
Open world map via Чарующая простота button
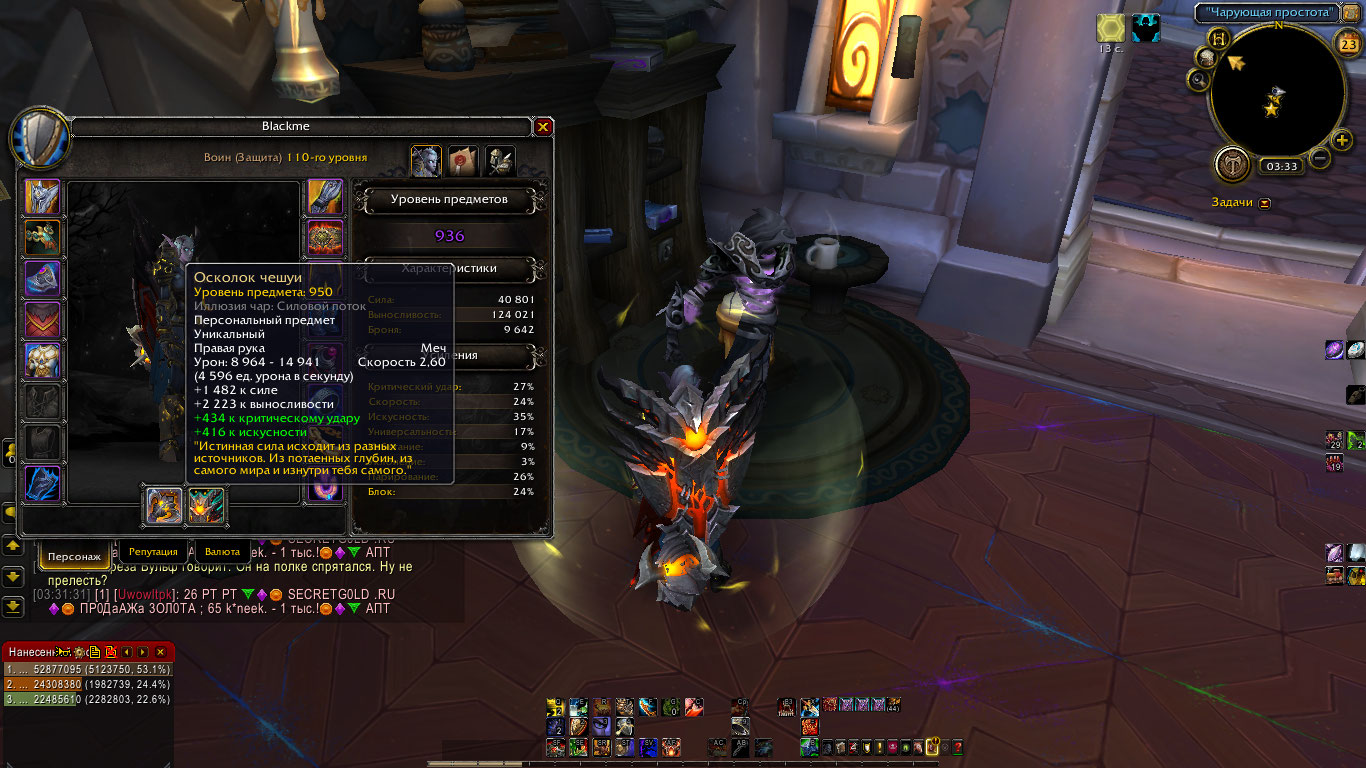[1268, 13]
